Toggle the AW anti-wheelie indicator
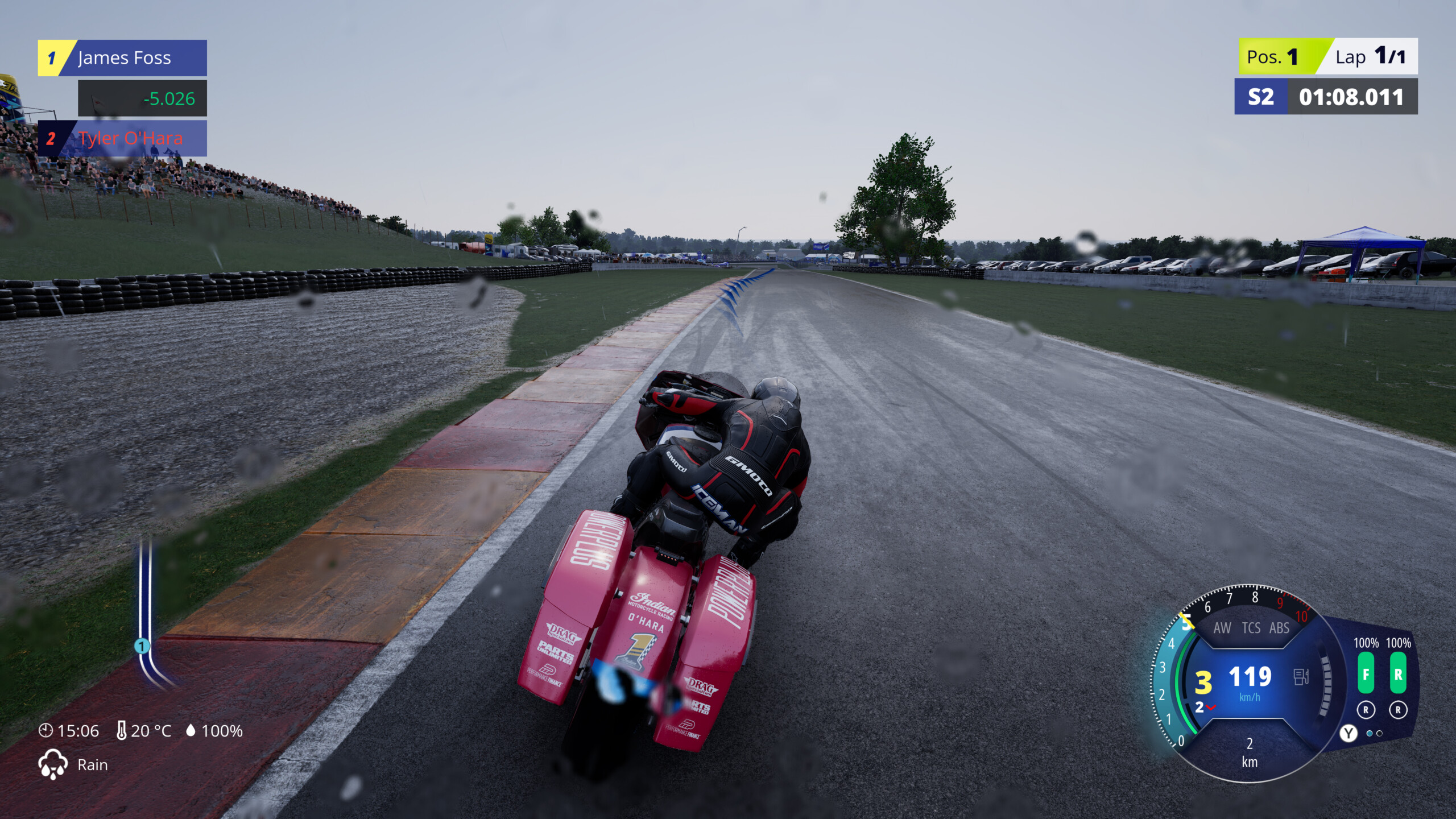Viewport: 1456px width, 819px height. (1222, 628)
